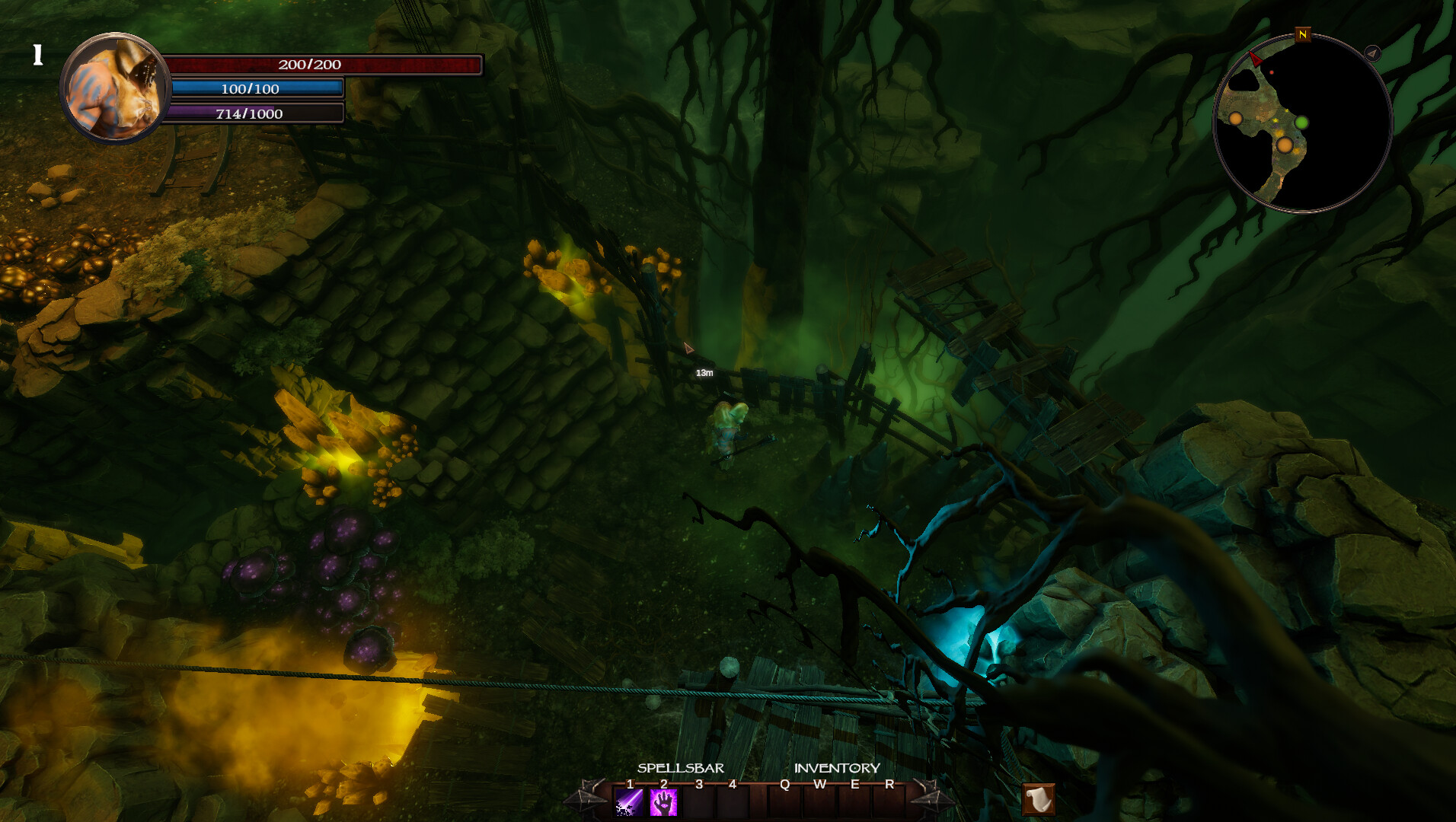1456x822 pixels.
Task: Activate the eye-hand spell in slot 2
Action: click(x=663, y=801)
